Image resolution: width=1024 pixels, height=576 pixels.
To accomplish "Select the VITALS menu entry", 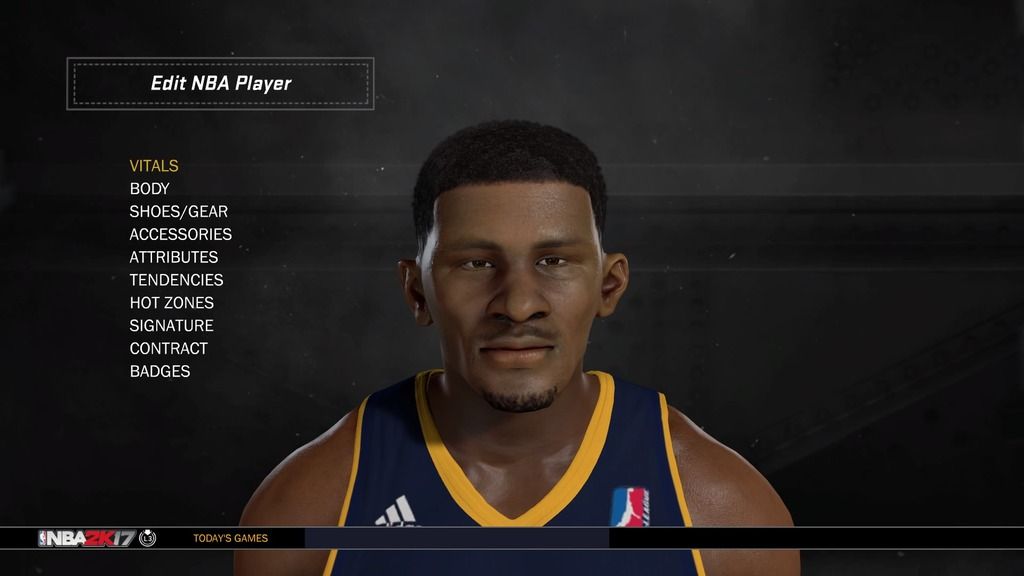I will (154, 166).
